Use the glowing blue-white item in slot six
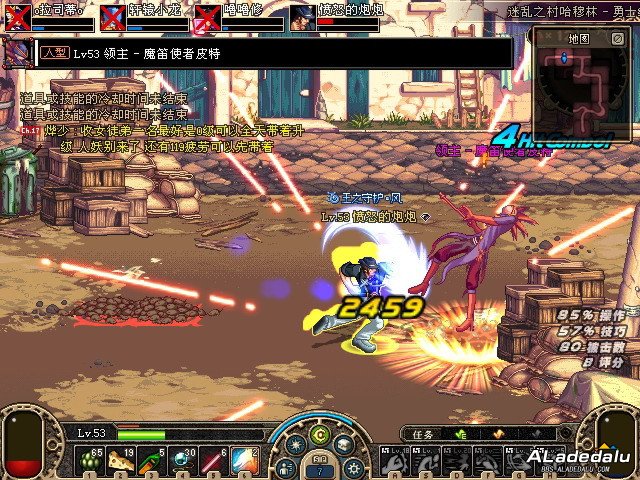Screen dimensions: 640x480 tap(244, 460)
